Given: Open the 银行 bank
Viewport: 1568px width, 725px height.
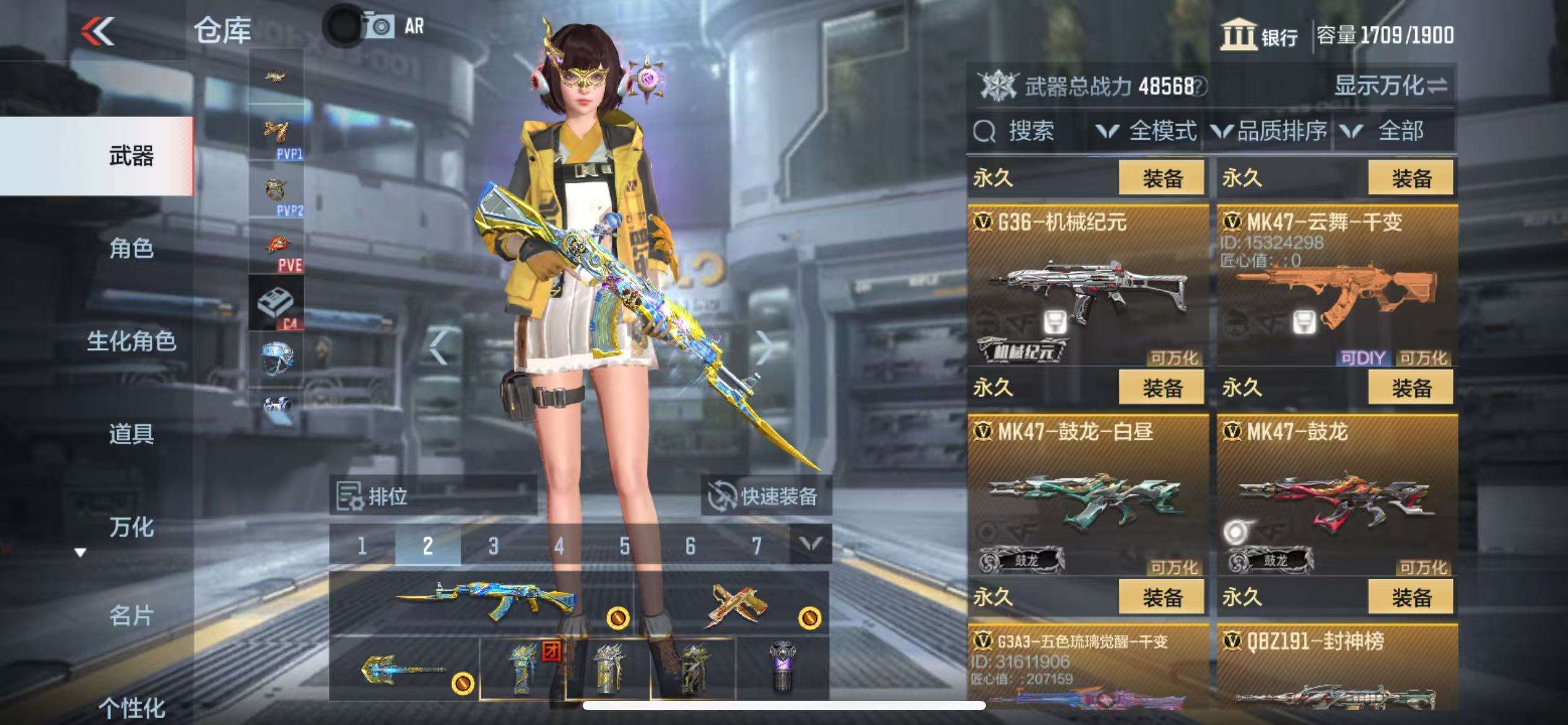Looking at the screenshot, I should click(x=1259, y=35).
